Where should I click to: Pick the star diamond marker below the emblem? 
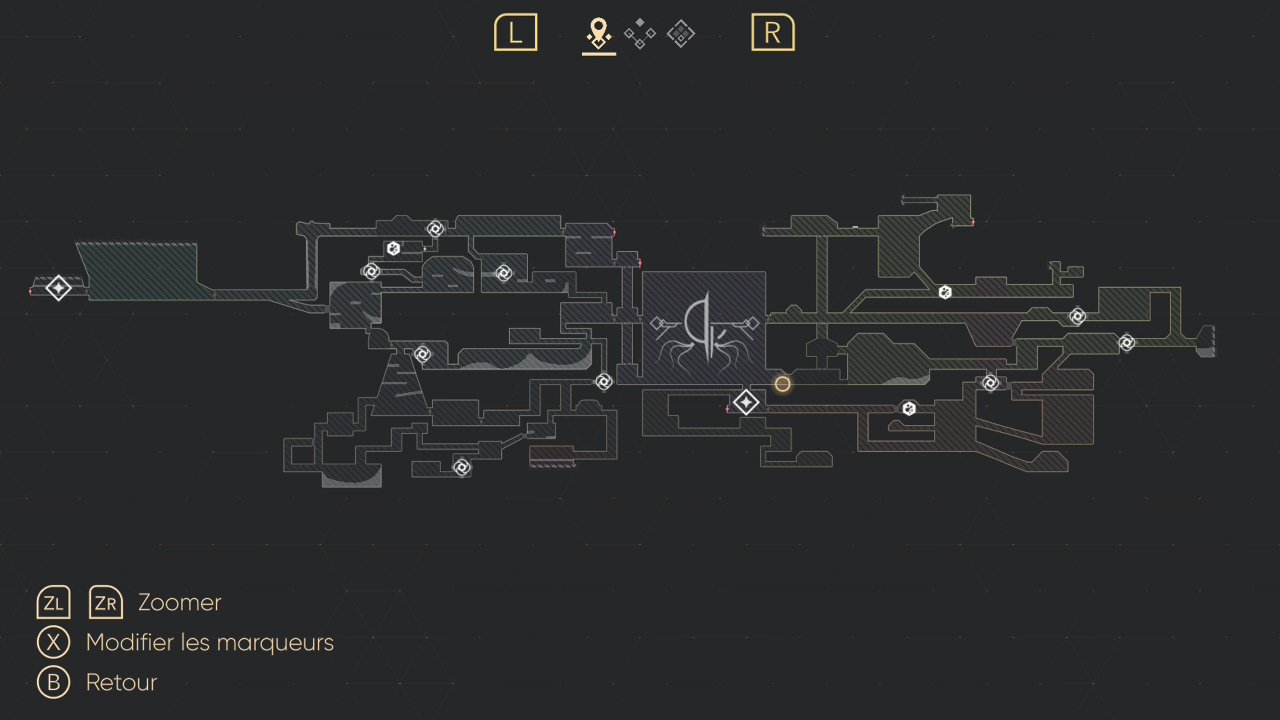pyautogui.click(x=746, y=403)
